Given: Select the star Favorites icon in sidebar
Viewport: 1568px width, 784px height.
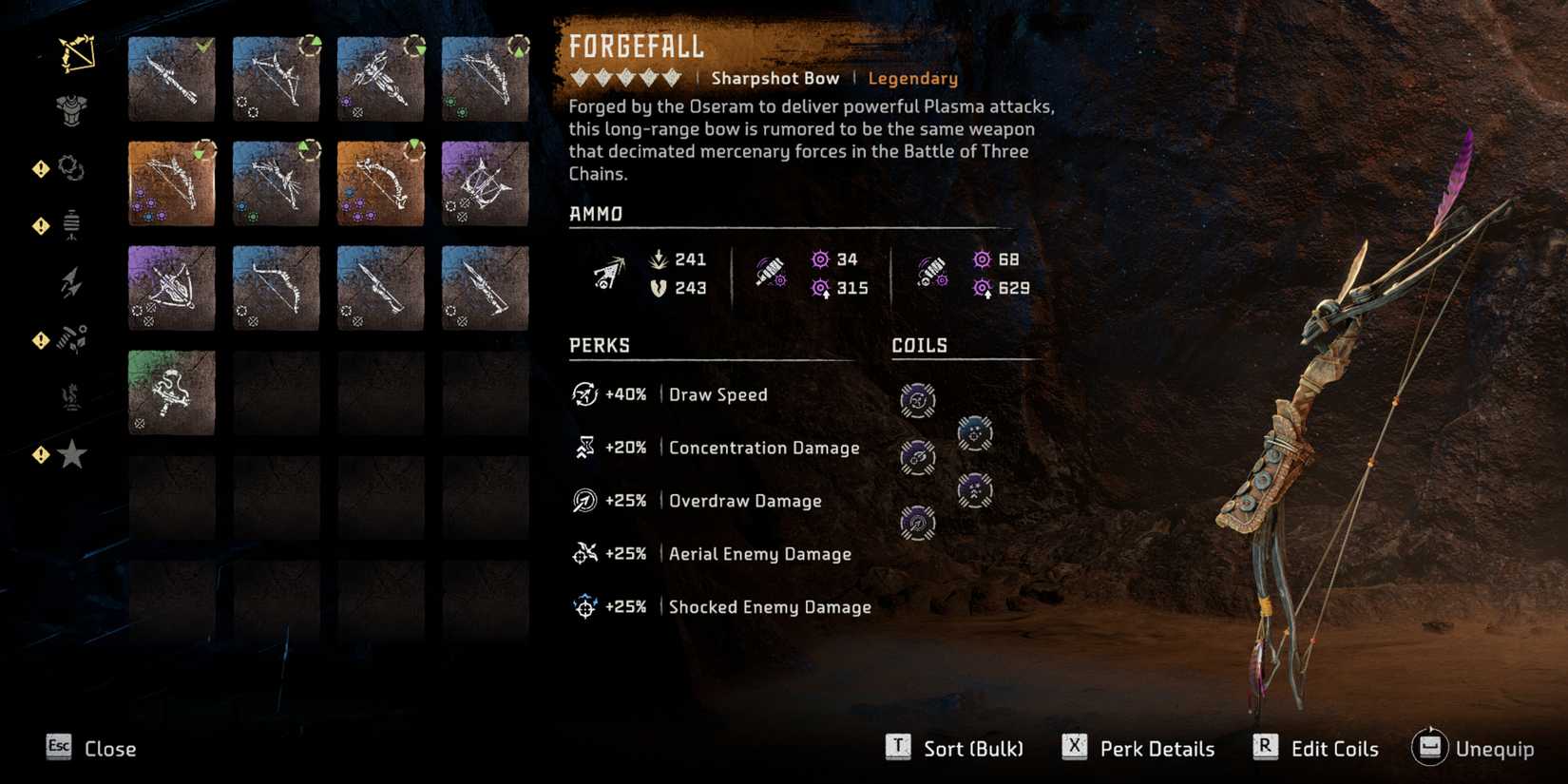Looking at the screenshot, I should (x=72, y=455).
